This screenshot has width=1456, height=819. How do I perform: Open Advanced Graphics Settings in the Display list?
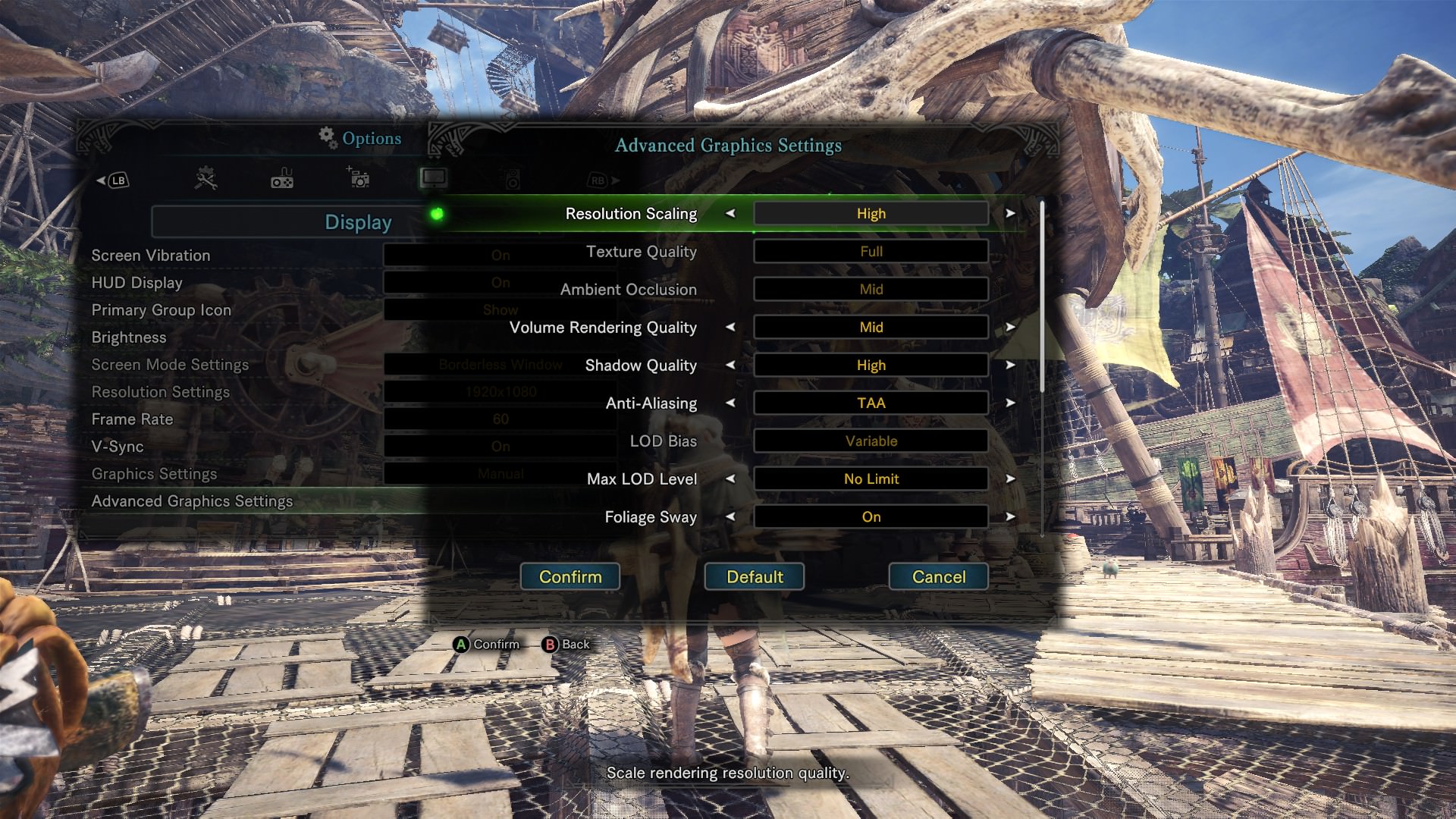point(192,501)
